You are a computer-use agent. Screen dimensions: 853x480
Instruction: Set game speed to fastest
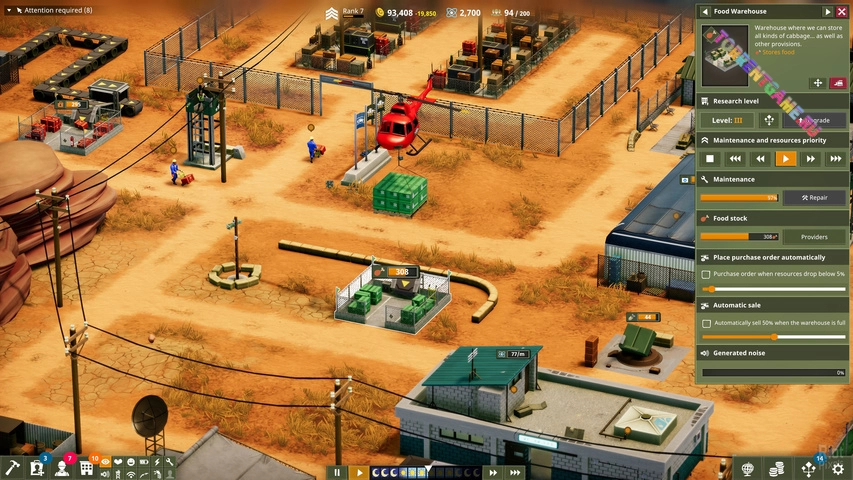[x=515, y=472]
